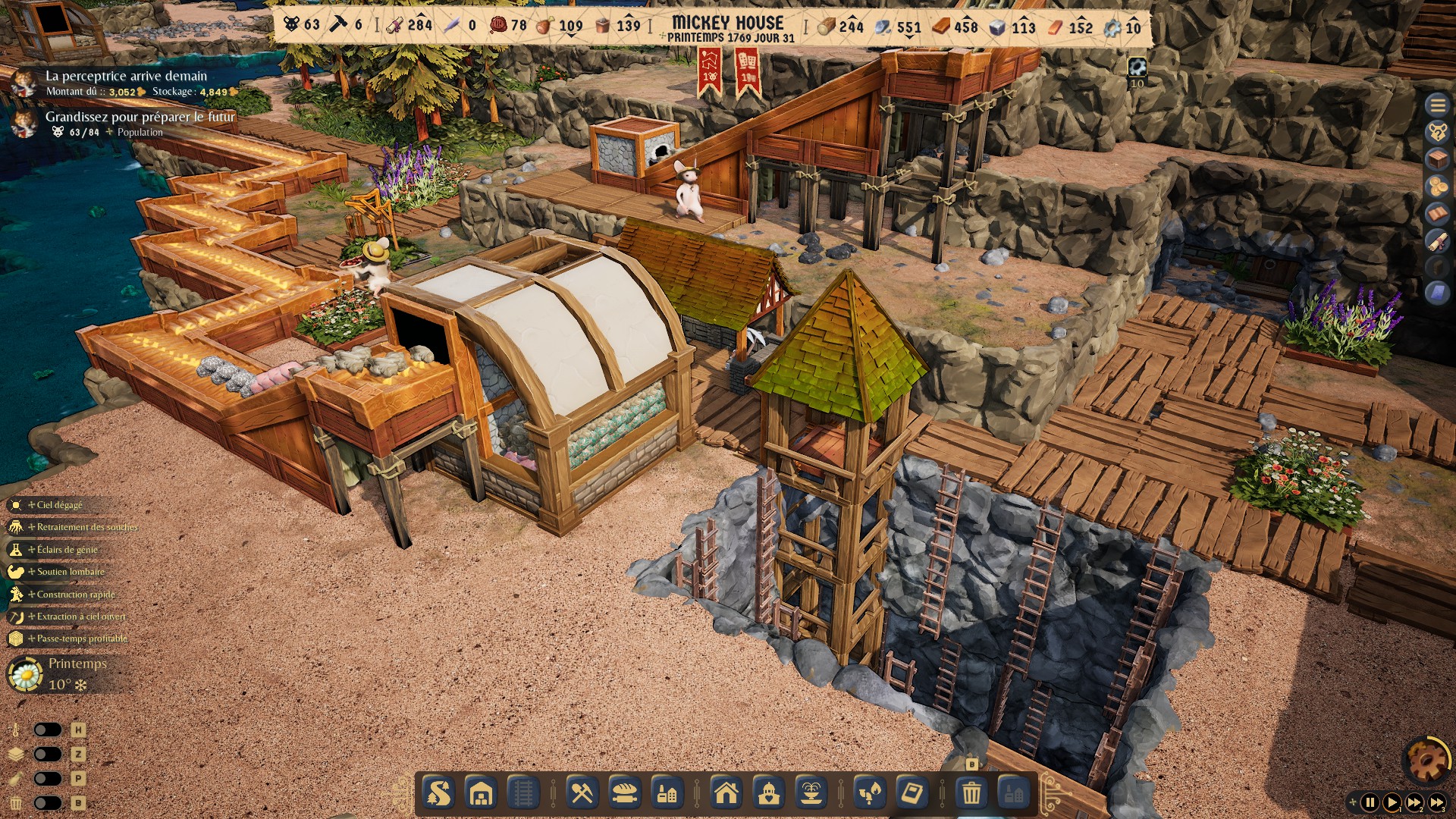Choose the house housing build category

pos(726,794)
